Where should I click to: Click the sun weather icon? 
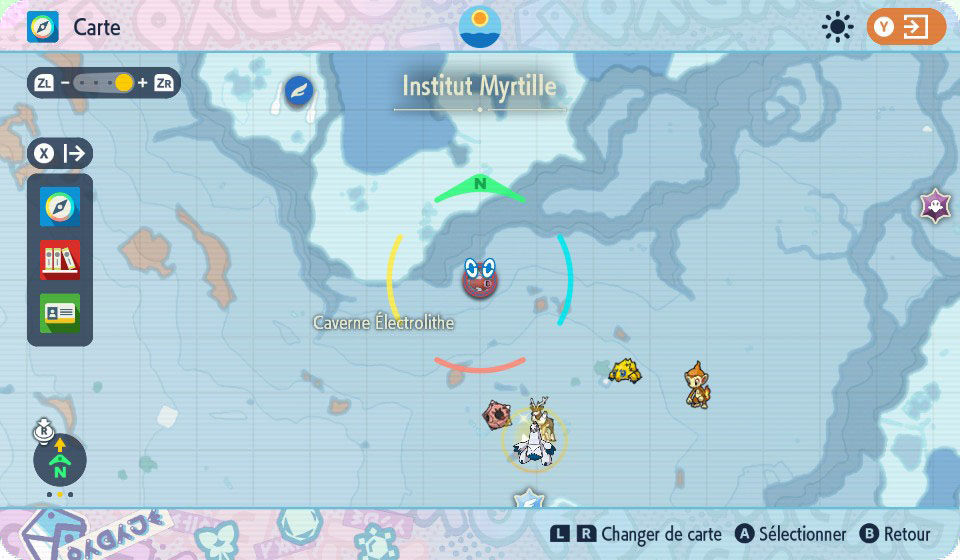tap(836, 27)
